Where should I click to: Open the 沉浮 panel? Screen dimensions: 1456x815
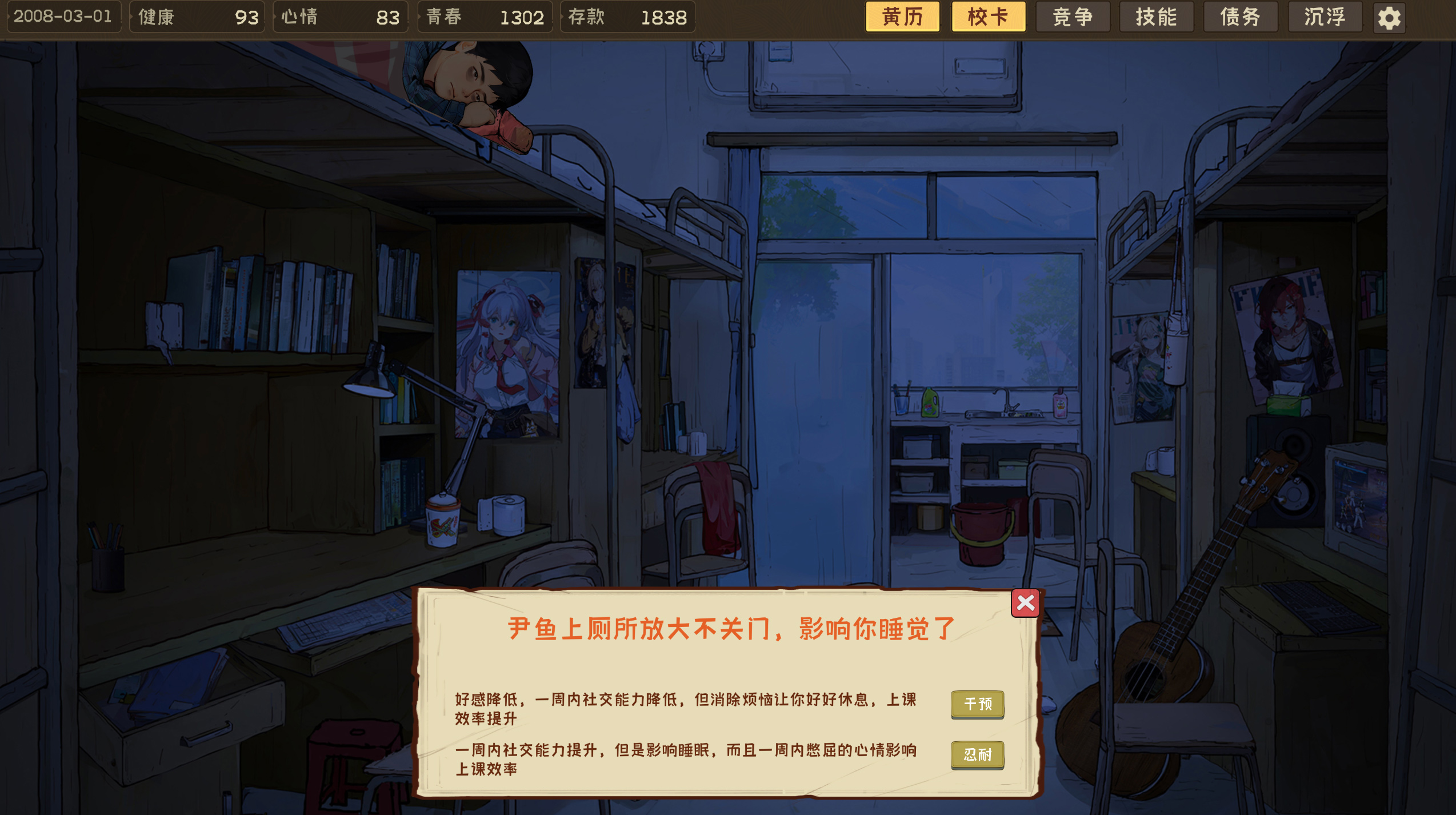(1325, 17)
